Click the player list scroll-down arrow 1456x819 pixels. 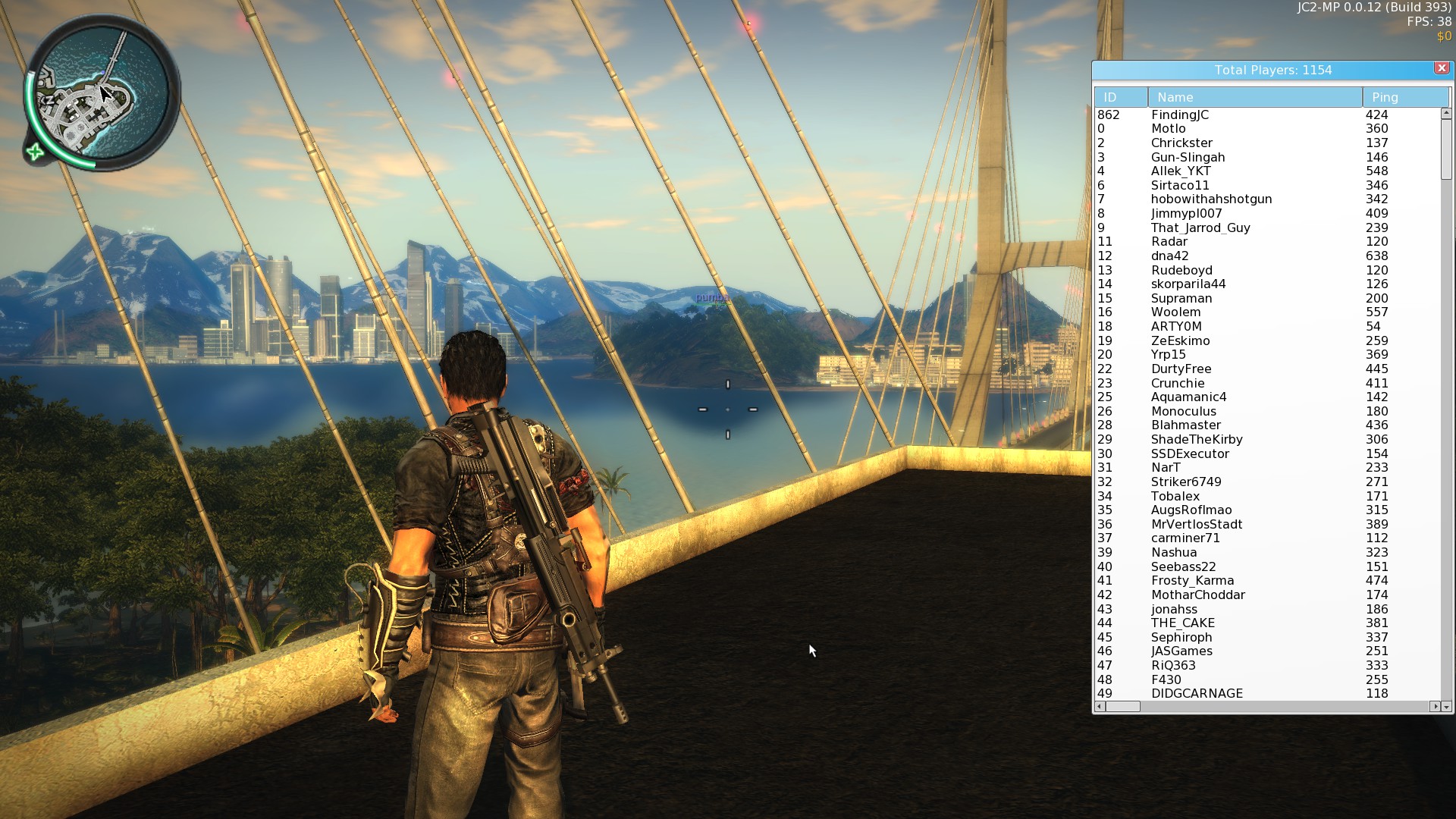(1446, 707)
